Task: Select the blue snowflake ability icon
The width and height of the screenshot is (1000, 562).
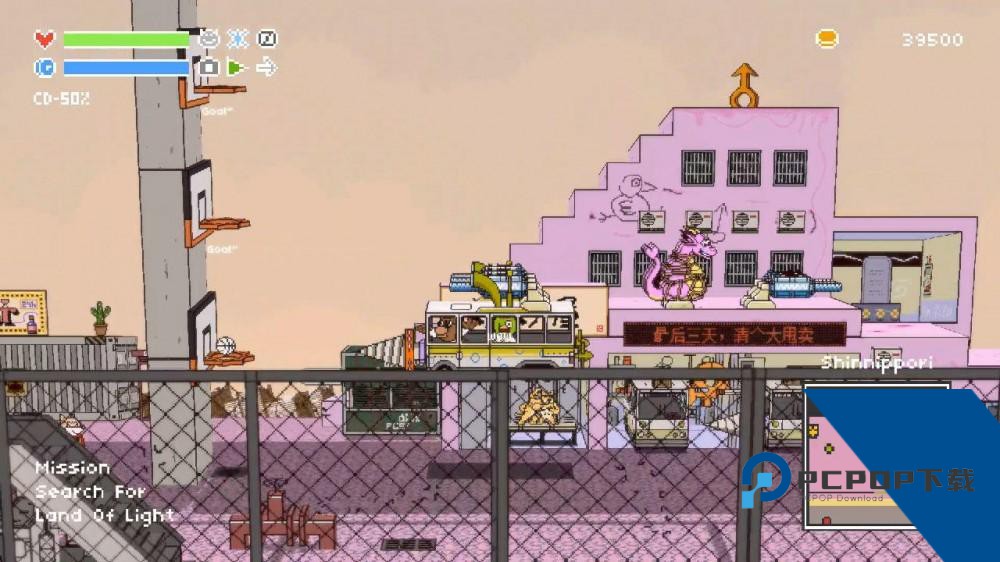Action: click(x=238, y=39)
